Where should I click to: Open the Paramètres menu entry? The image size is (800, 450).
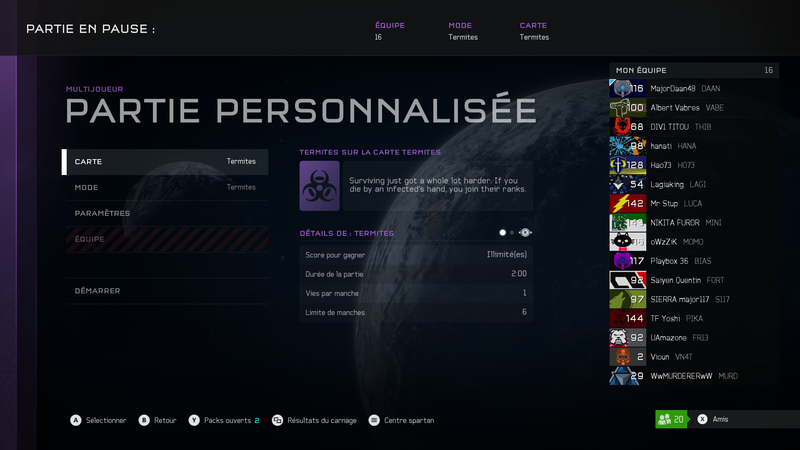(x=165, y=213)
